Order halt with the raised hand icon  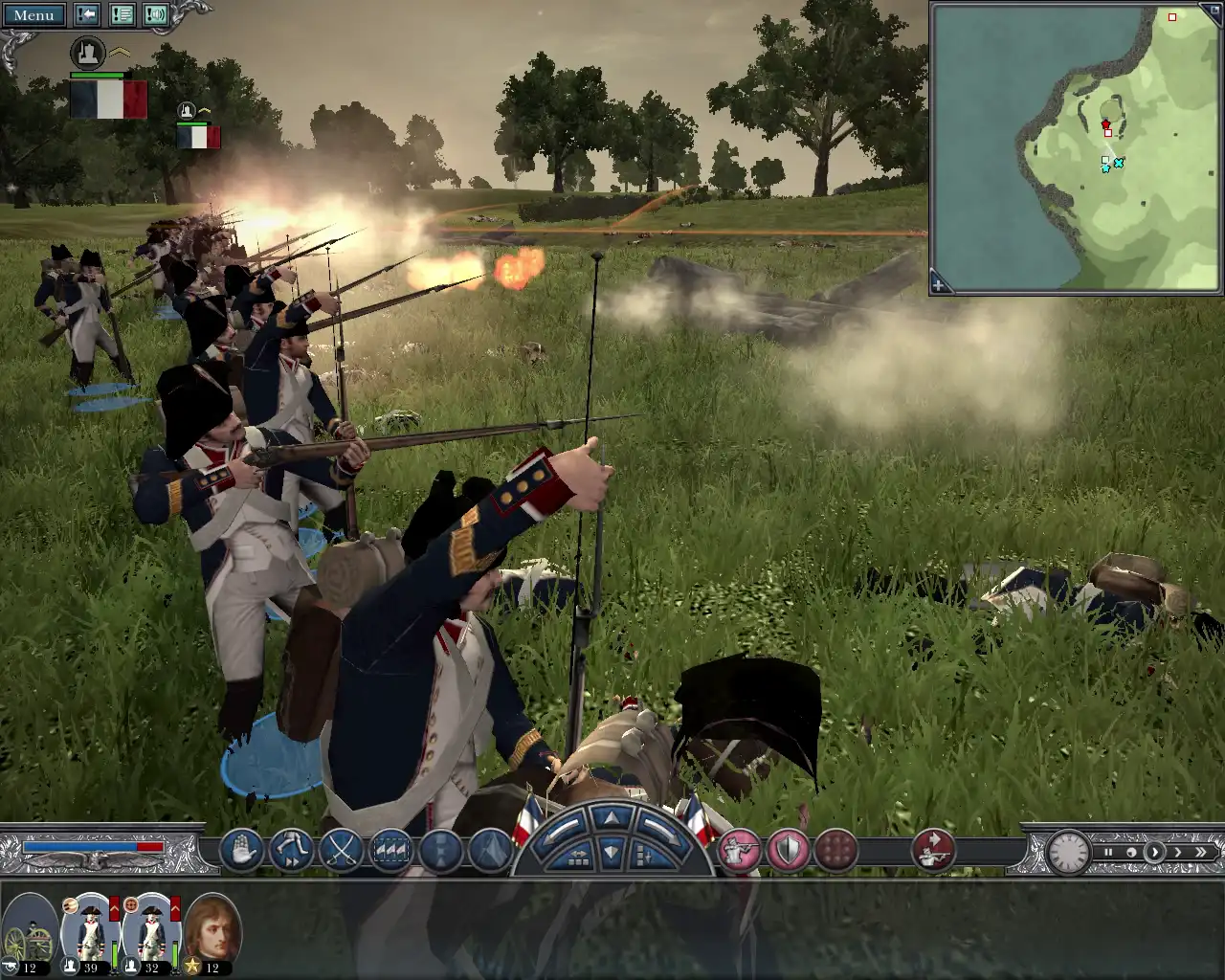click(243, 850)
